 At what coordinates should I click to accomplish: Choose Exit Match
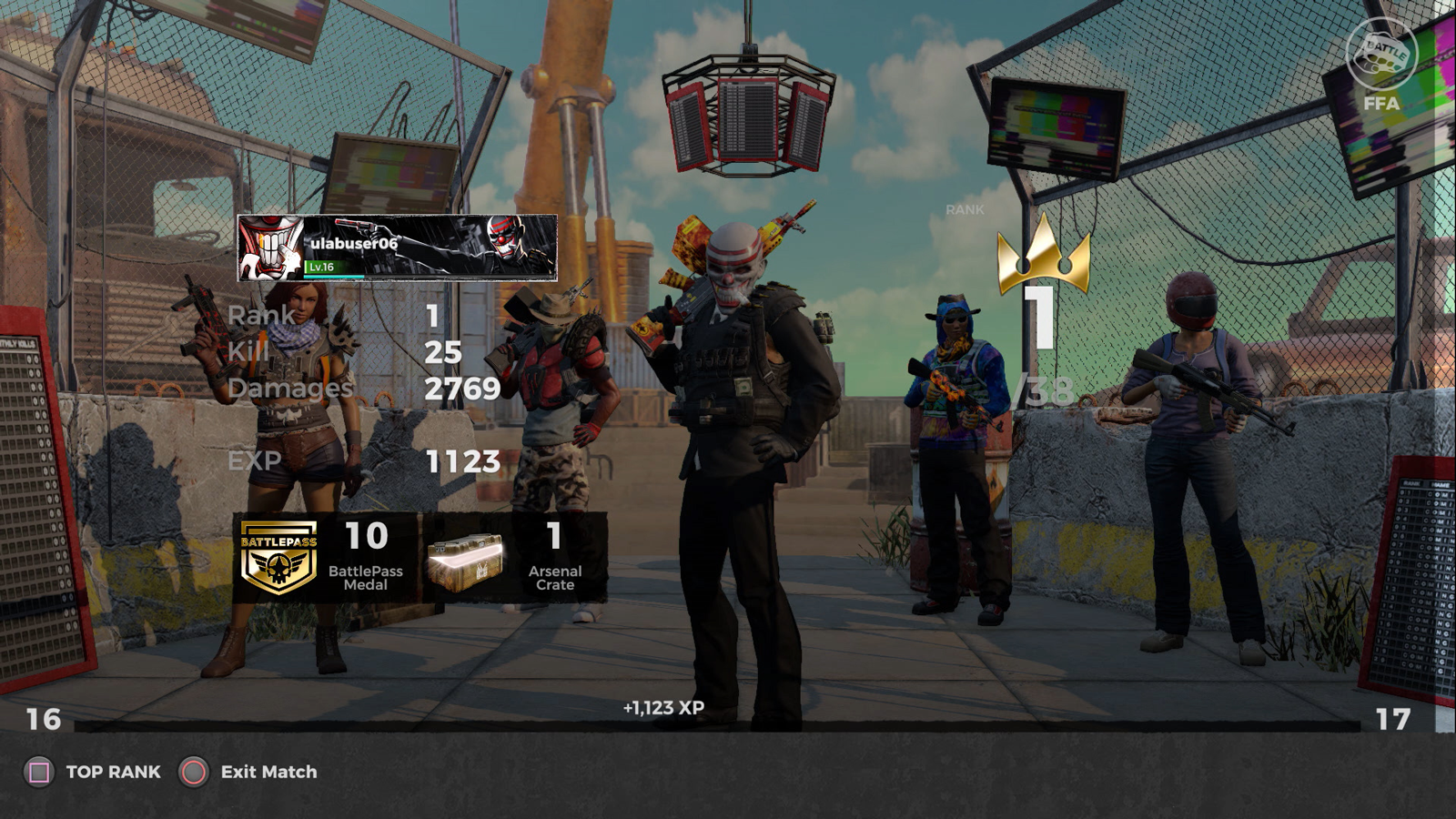point(249,772)
